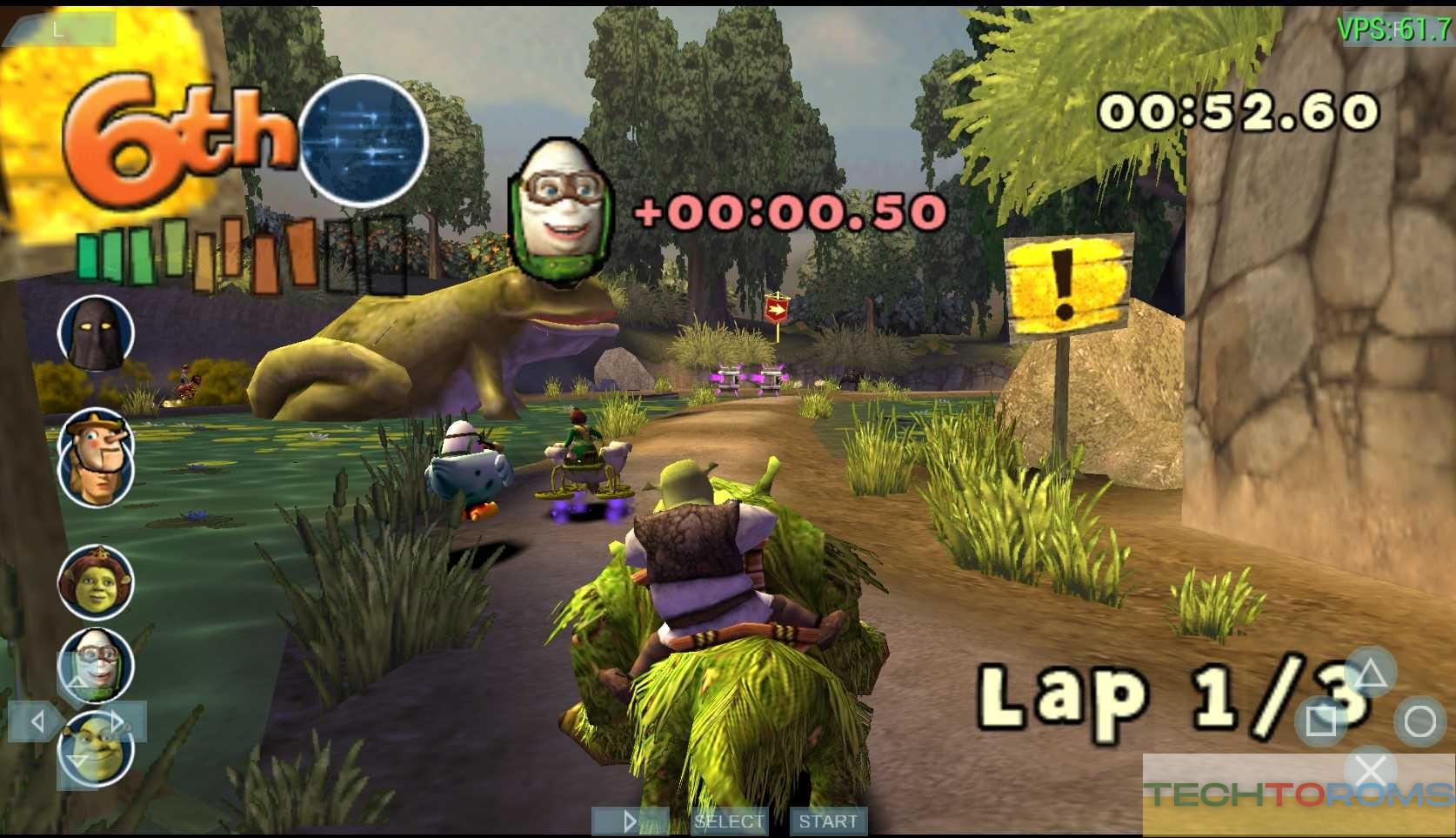This screenshot has width=1456, height=838.
Task: Tap the L shoulder touch button
Action: pos(59,30)
